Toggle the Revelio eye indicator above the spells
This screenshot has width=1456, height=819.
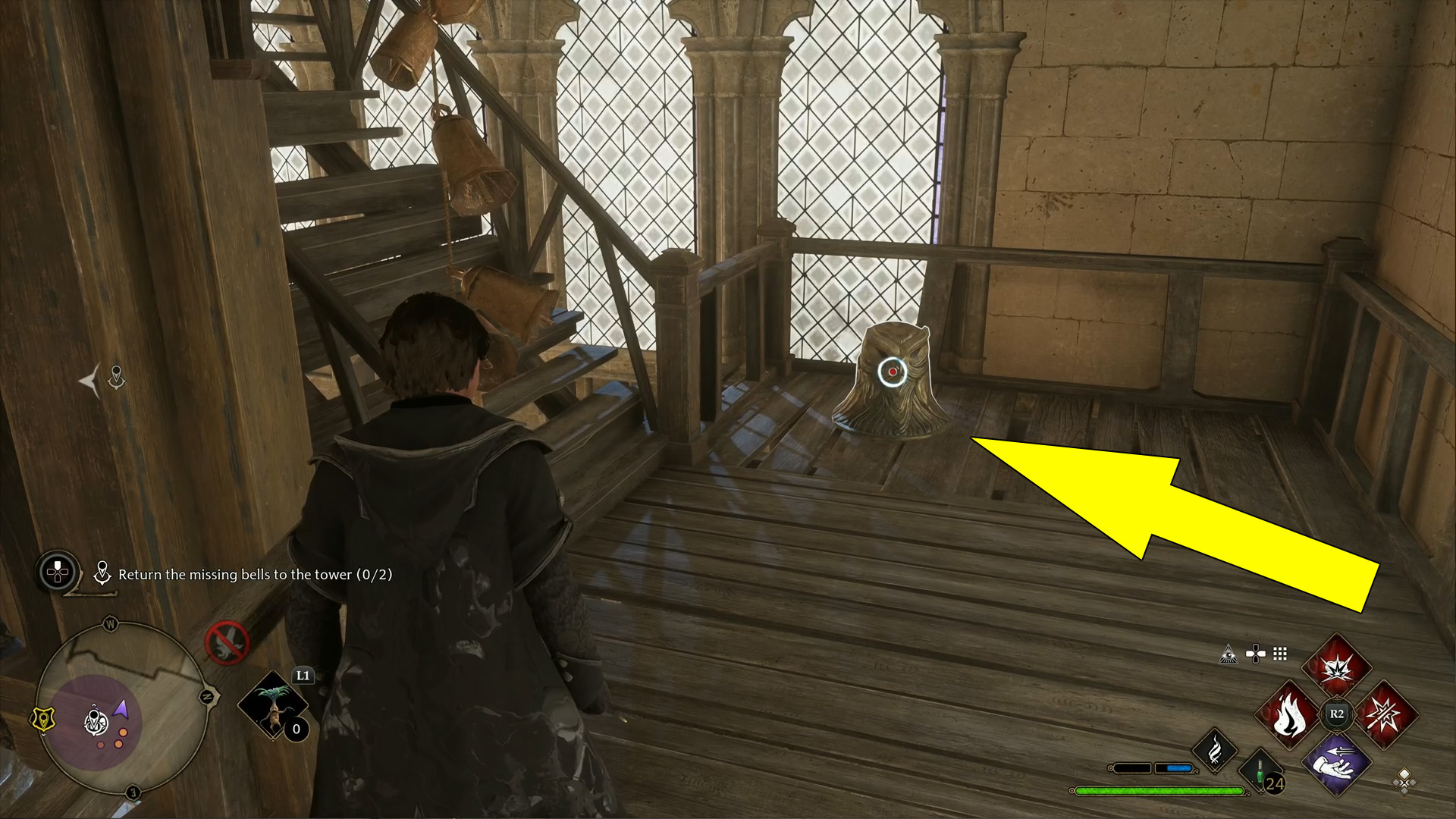(1228, 654)
